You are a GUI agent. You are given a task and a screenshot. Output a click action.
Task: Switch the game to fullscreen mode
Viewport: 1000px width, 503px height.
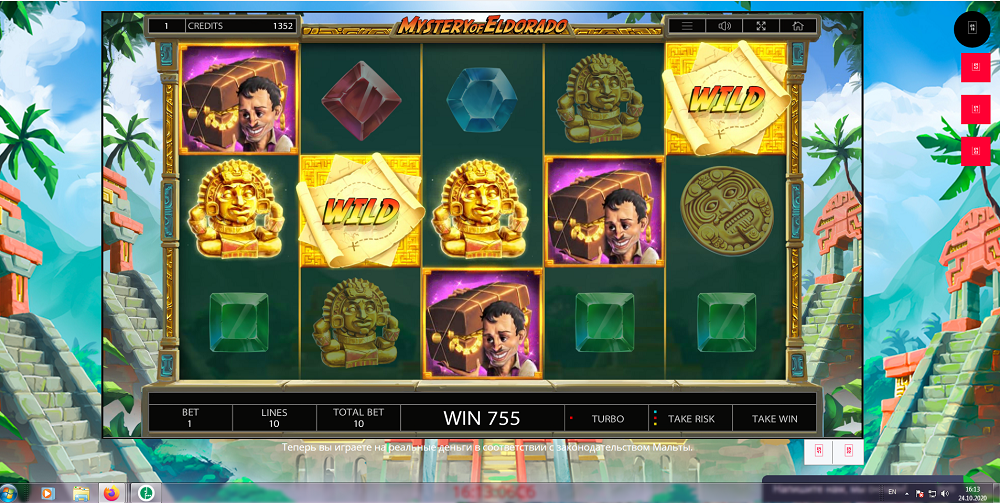tap(761, 26)
